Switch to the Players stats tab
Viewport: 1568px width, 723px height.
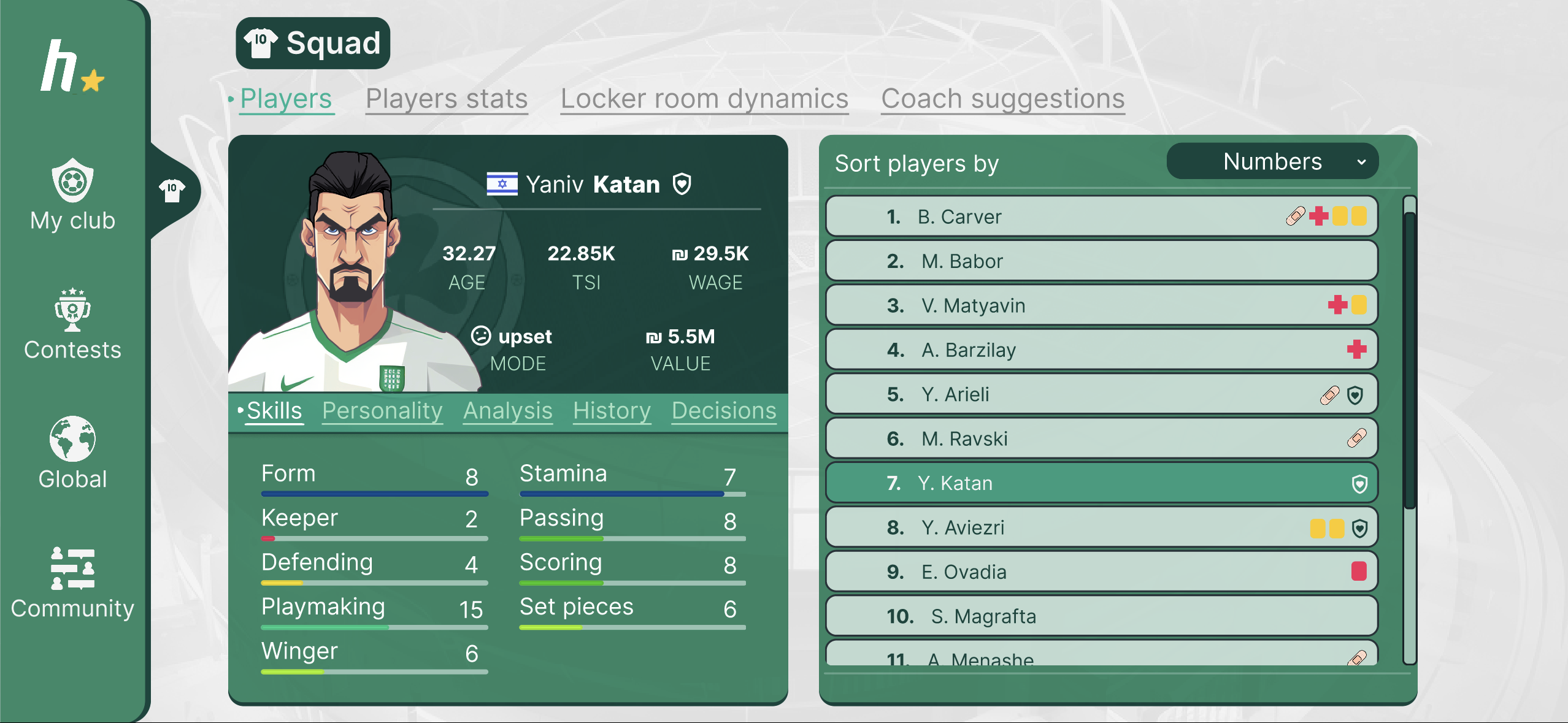[447, 99]
